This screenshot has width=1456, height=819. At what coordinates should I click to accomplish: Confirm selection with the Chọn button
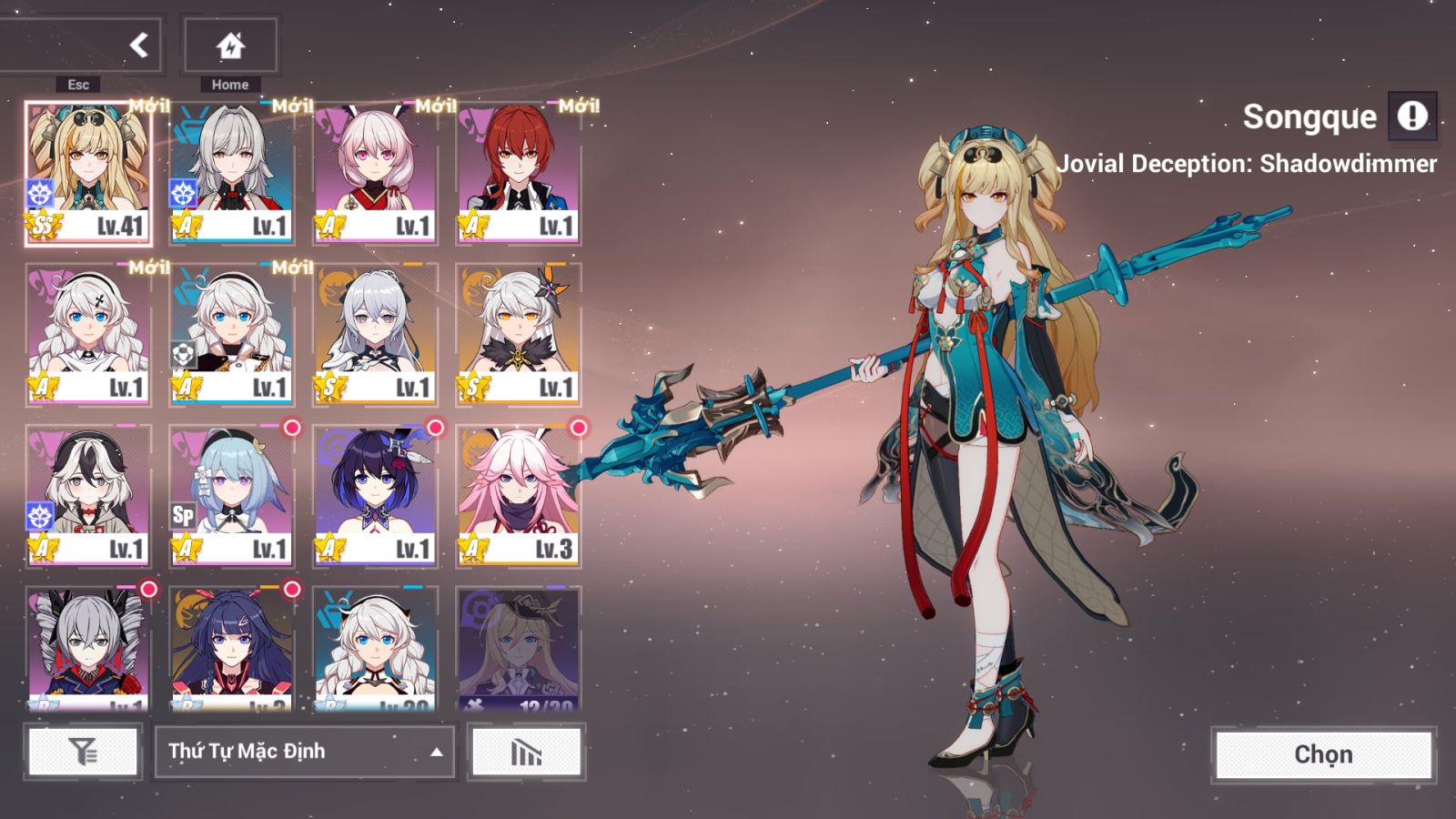coord(1323,754)
